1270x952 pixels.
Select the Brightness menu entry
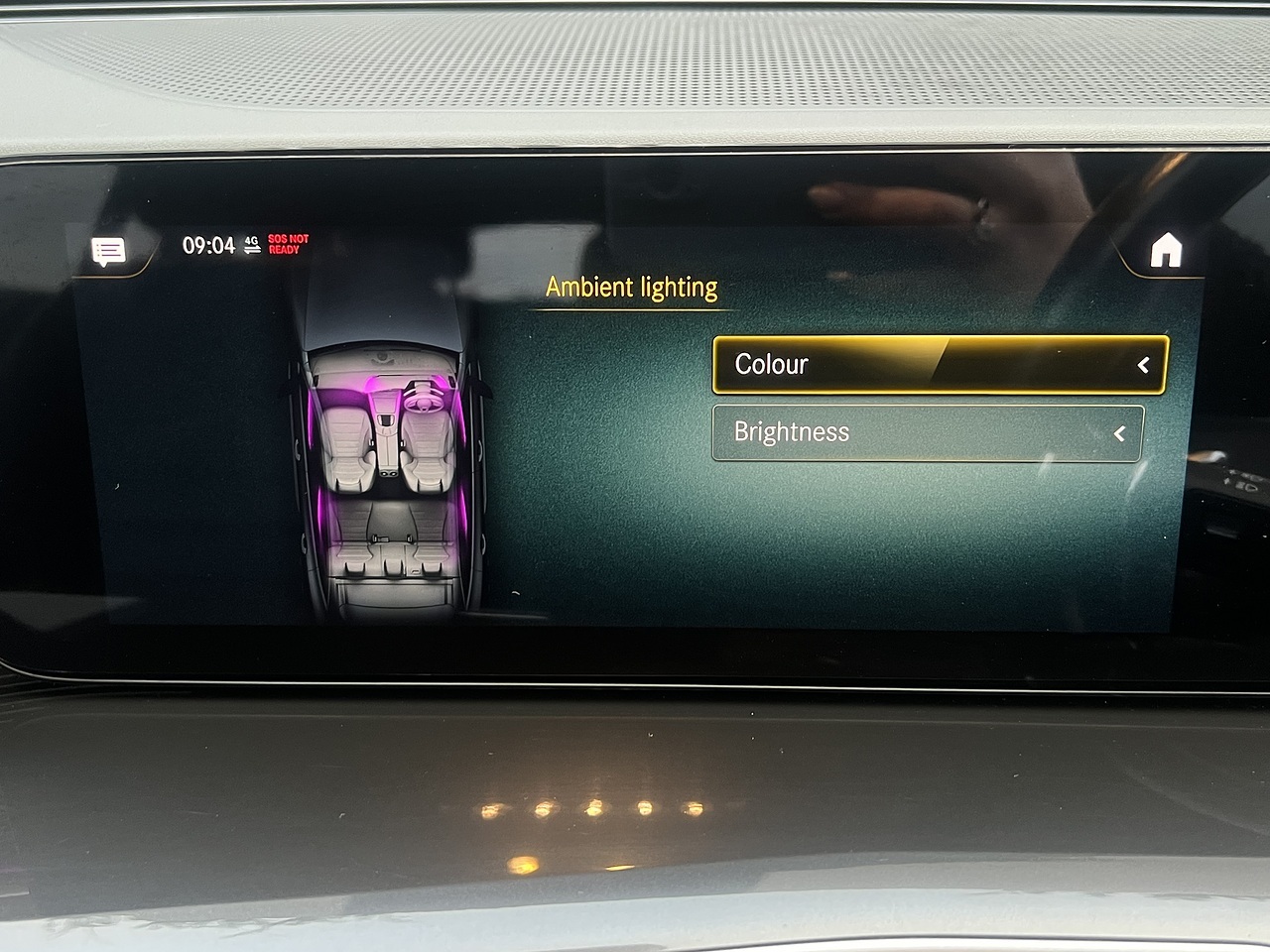coord(927,433)
